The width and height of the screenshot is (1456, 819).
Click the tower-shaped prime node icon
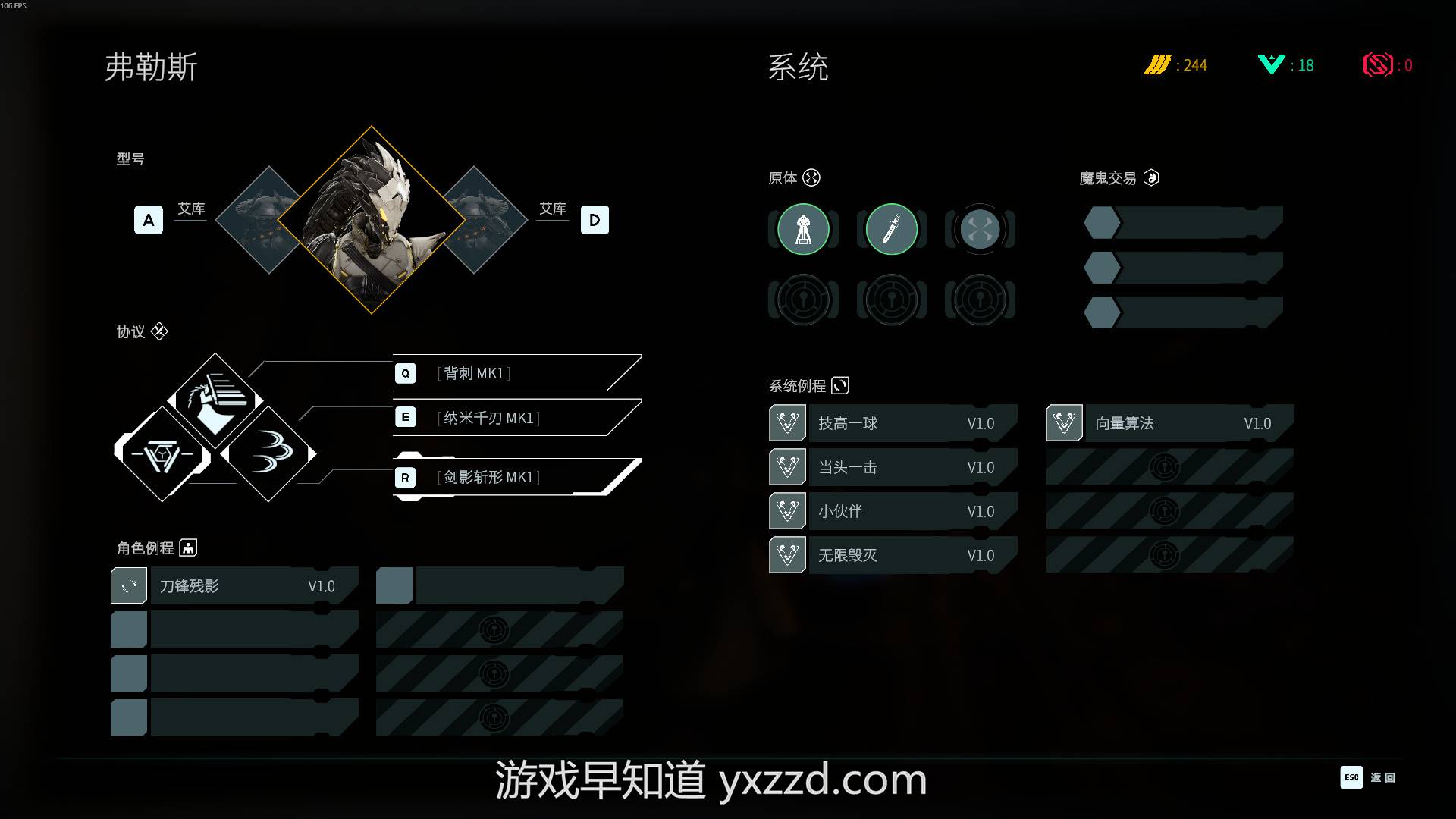pyautogui.click(x=803, y=229)
